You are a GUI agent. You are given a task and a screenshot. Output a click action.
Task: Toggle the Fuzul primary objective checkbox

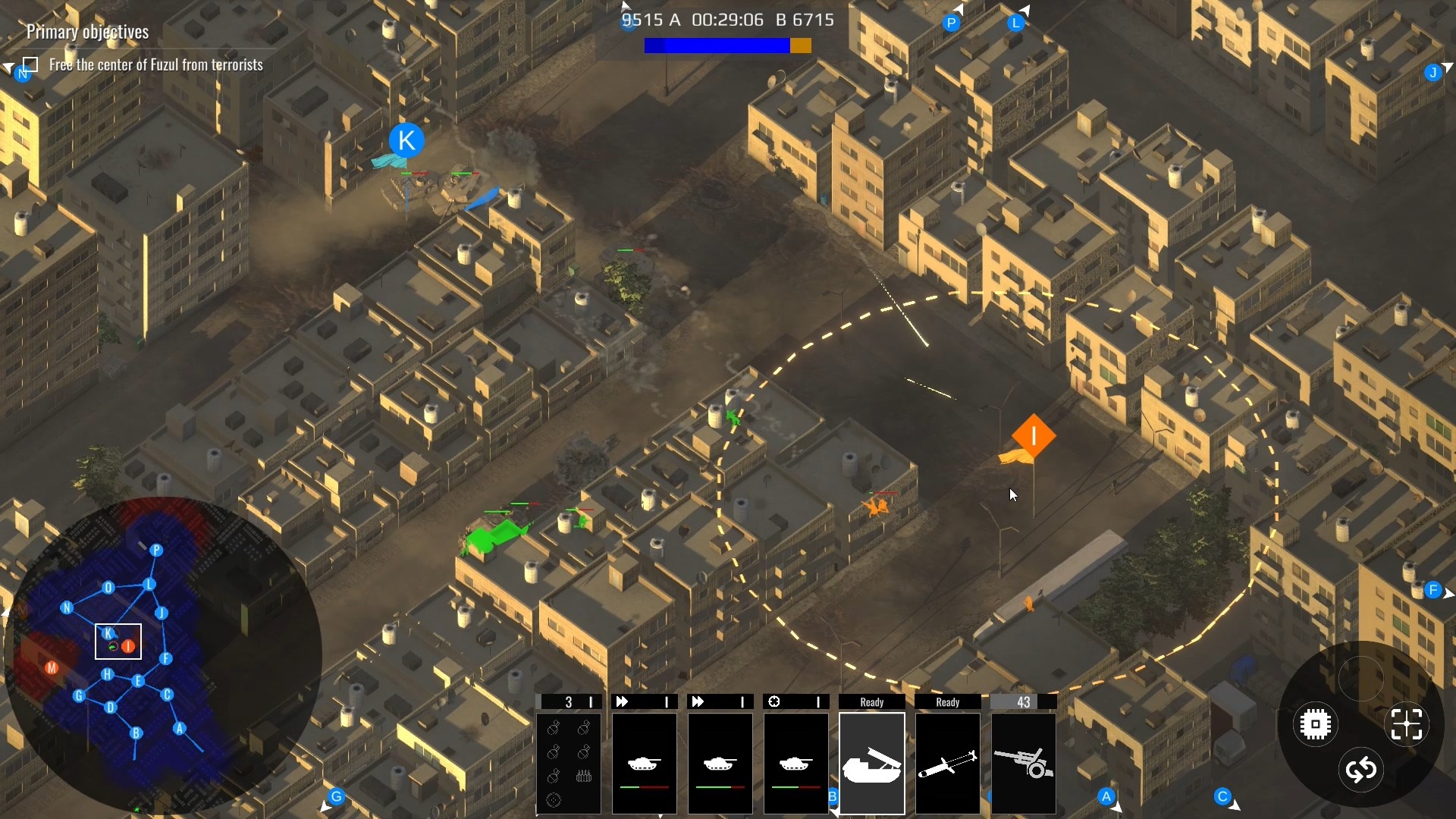[31, 64]
